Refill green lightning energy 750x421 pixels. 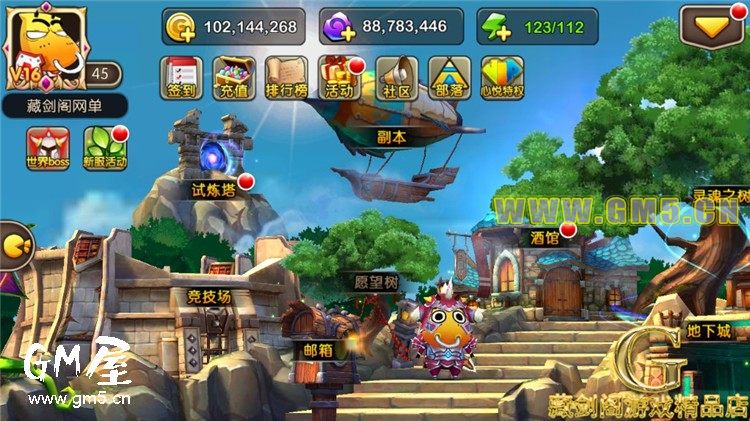(x=492, y=27)
